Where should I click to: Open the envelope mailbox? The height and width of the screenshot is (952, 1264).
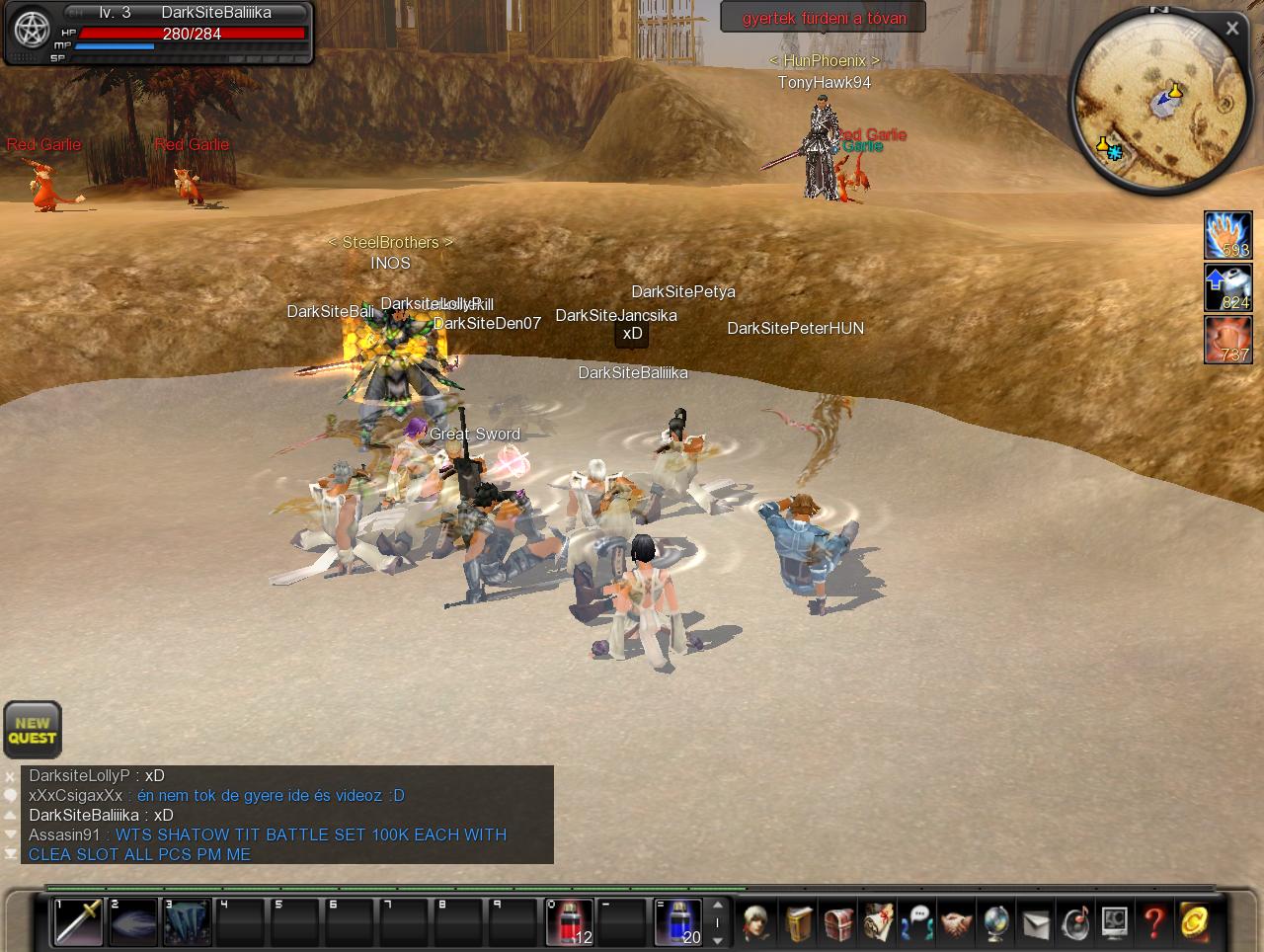click(1035, 923)
